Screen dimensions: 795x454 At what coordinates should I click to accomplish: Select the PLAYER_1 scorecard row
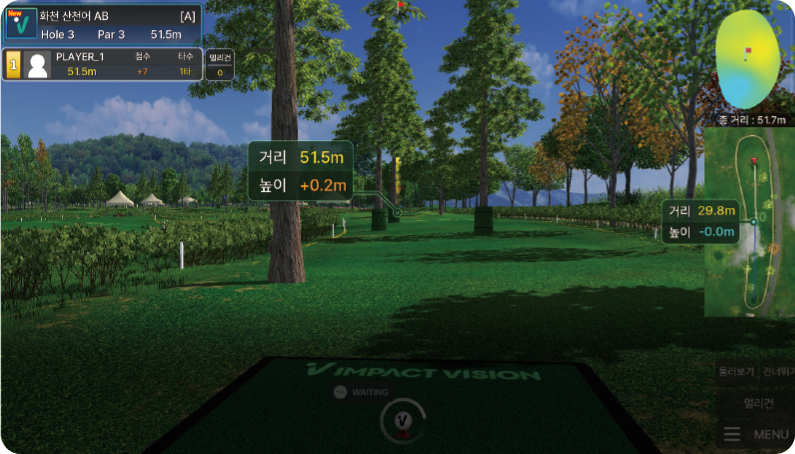coord(103,64)
